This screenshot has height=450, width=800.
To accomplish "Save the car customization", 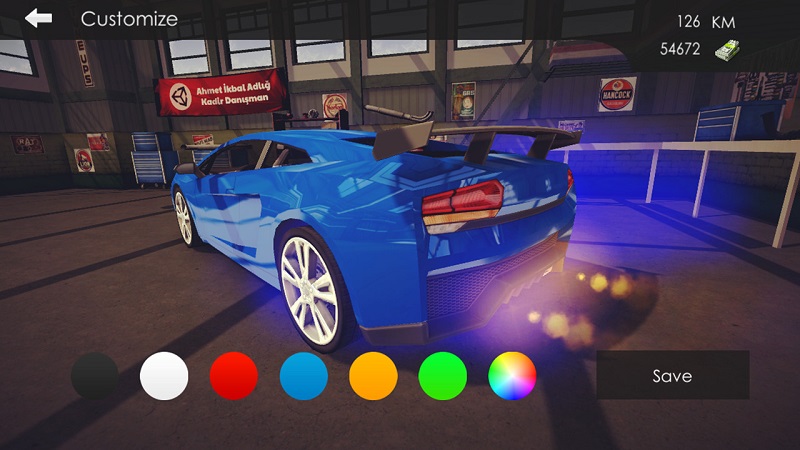I will pos(672,376).
